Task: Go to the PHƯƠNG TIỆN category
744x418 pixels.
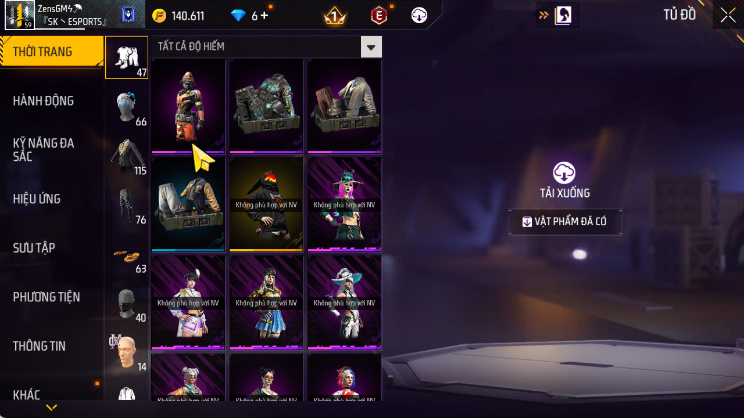Action: pos(46,297)
